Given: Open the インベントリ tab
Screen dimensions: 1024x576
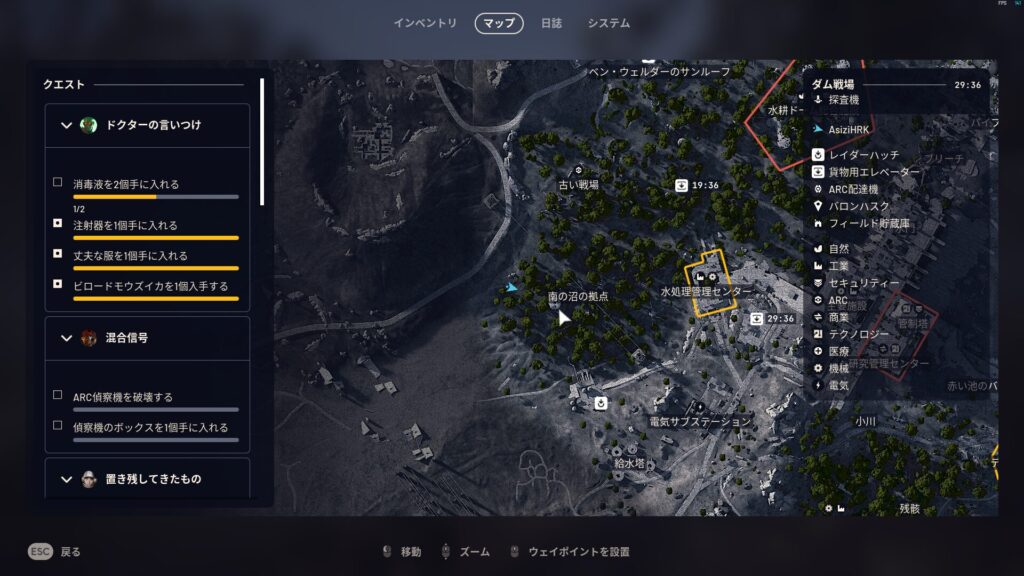Looking at the screenshot, I should coord(425,23).
